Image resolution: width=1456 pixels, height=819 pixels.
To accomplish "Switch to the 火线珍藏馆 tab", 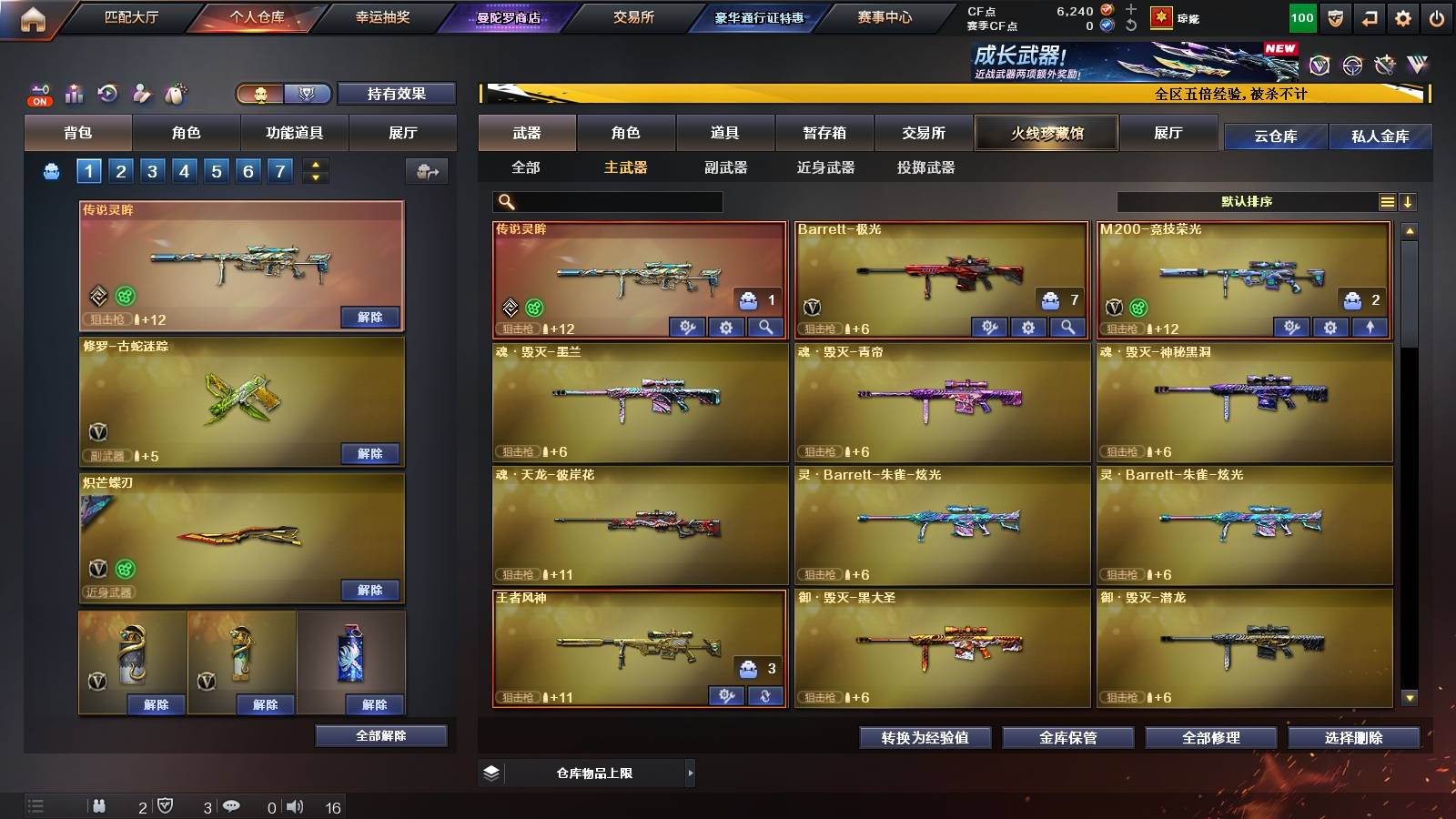I will [1046, 133].
